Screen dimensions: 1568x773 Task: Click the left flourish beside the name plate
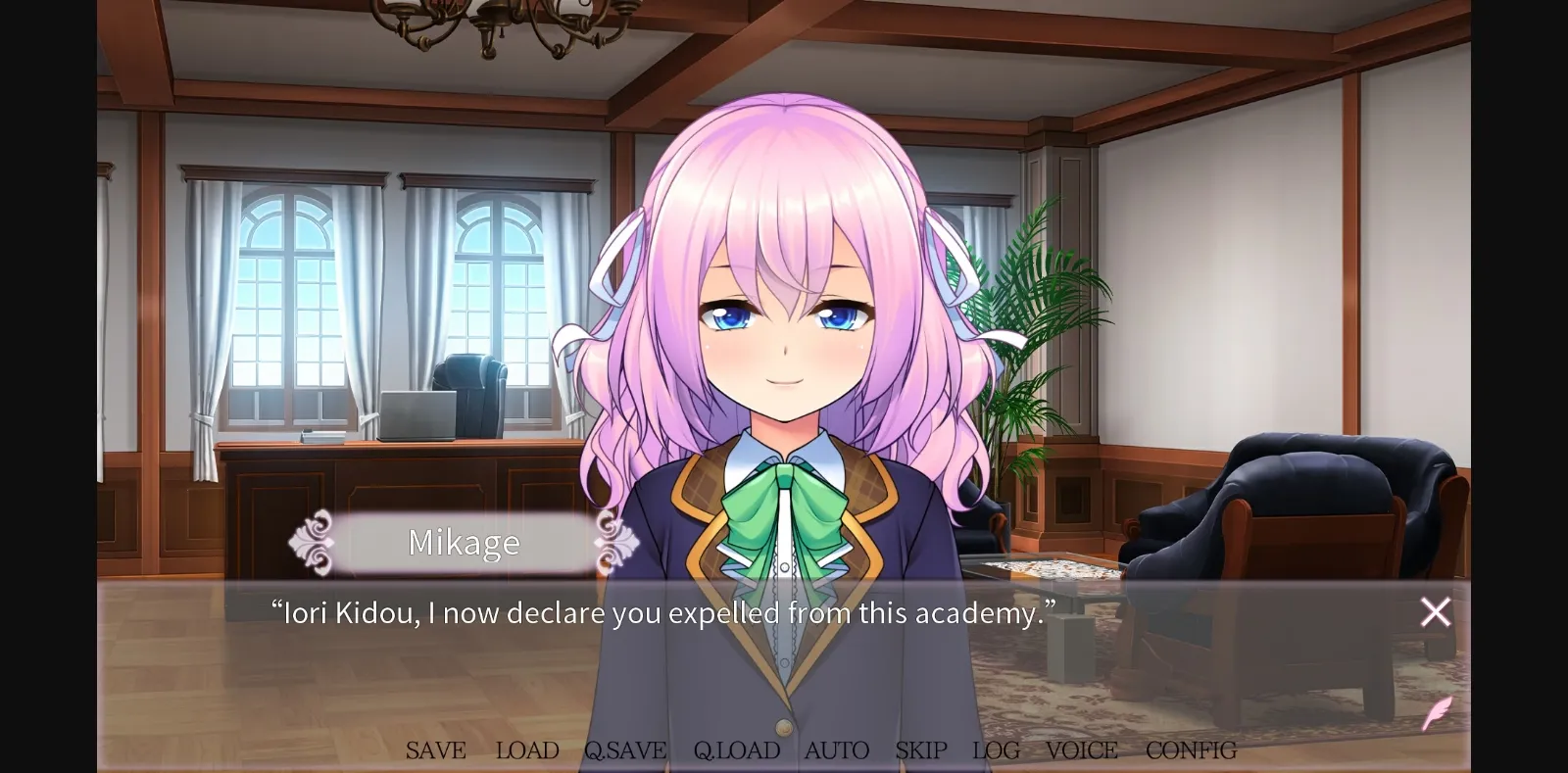tap(316, 543)
